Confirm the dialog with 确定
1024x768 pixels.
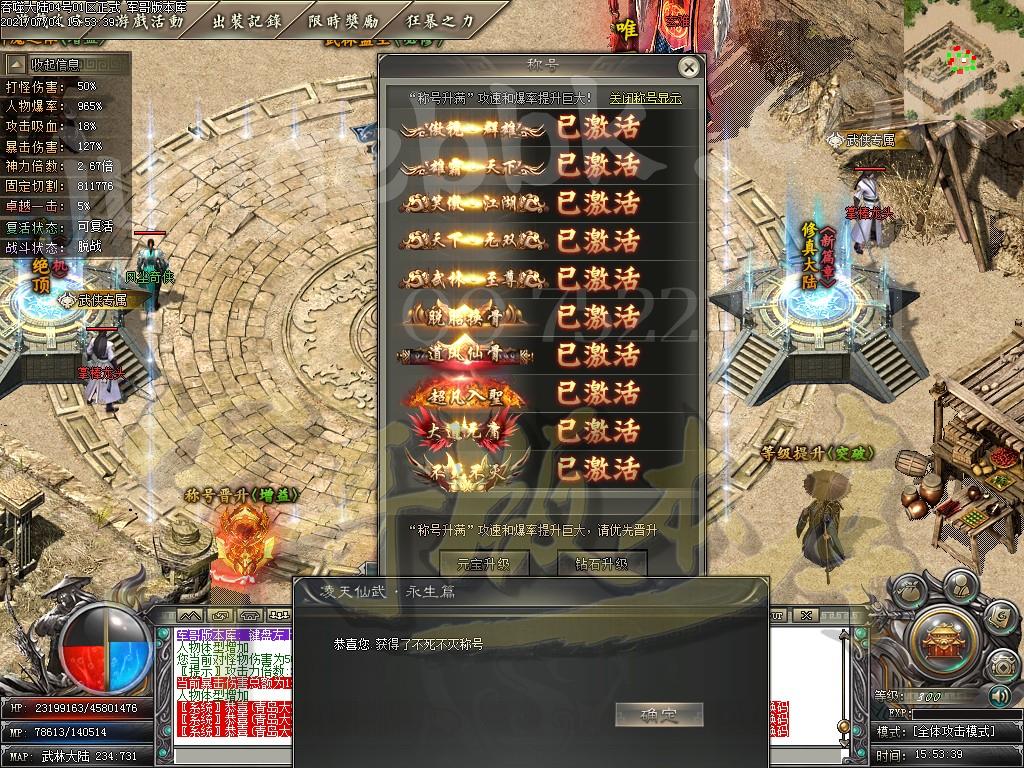pyautogui.click(x=658, y=714)
